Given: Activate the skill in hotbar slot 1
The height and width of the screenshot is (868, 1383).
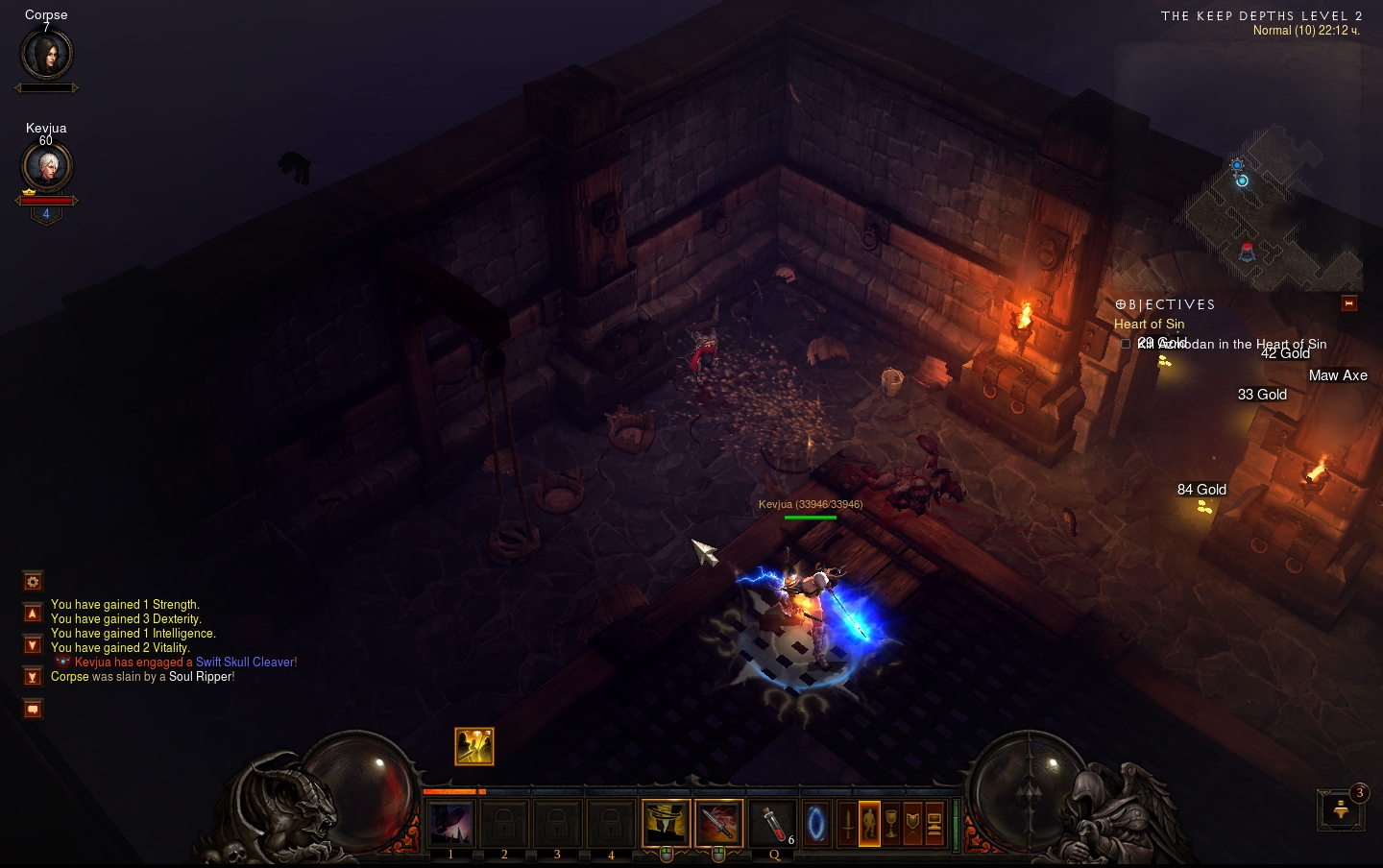Looking at the screenshot, I should (x=450, y=824).
